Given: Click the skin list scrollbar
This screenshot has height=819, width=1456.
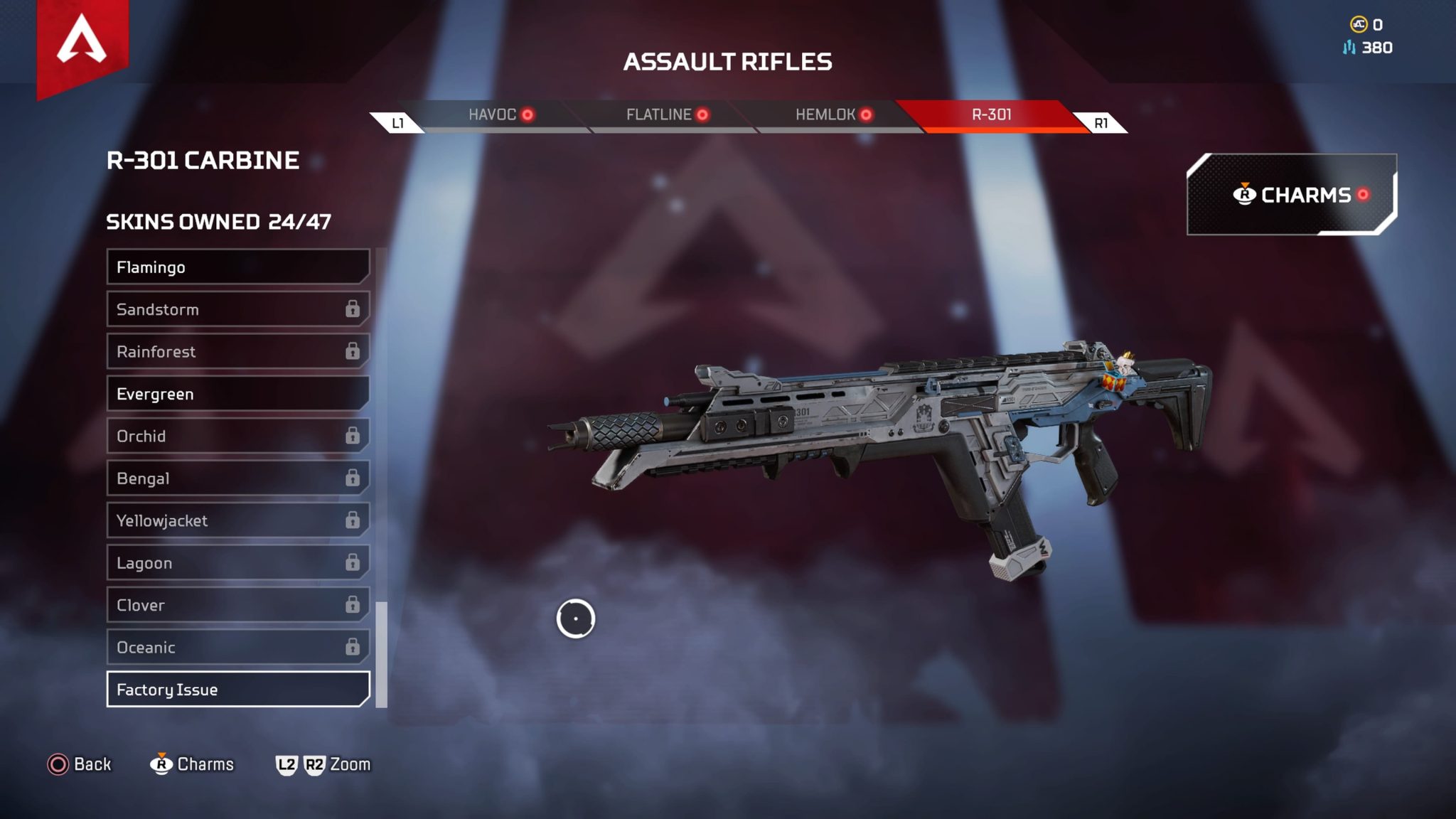Looking at the screenshot, I should (382, 654).
